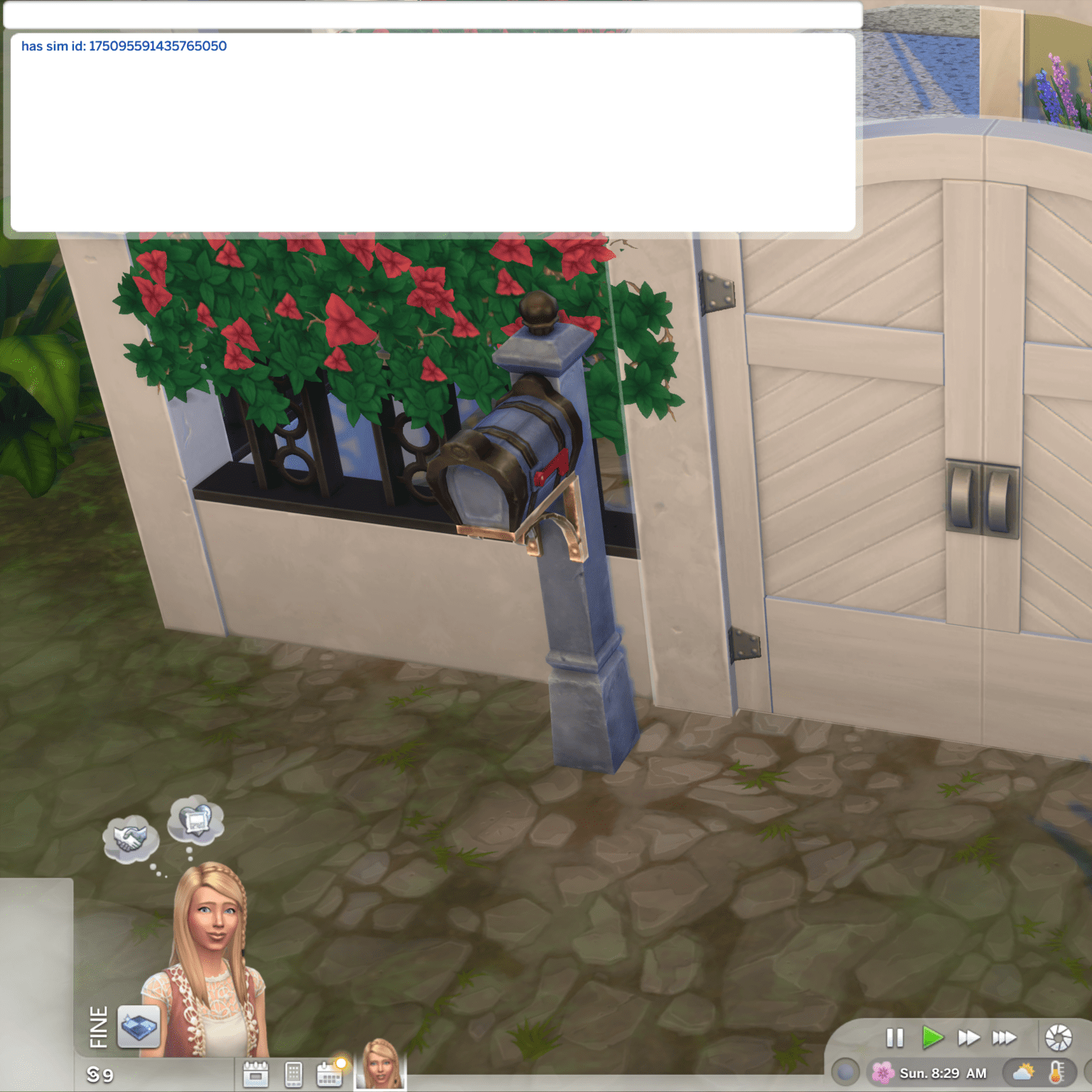Enable normal speed with the green play button

click(x=933, y=1038)
